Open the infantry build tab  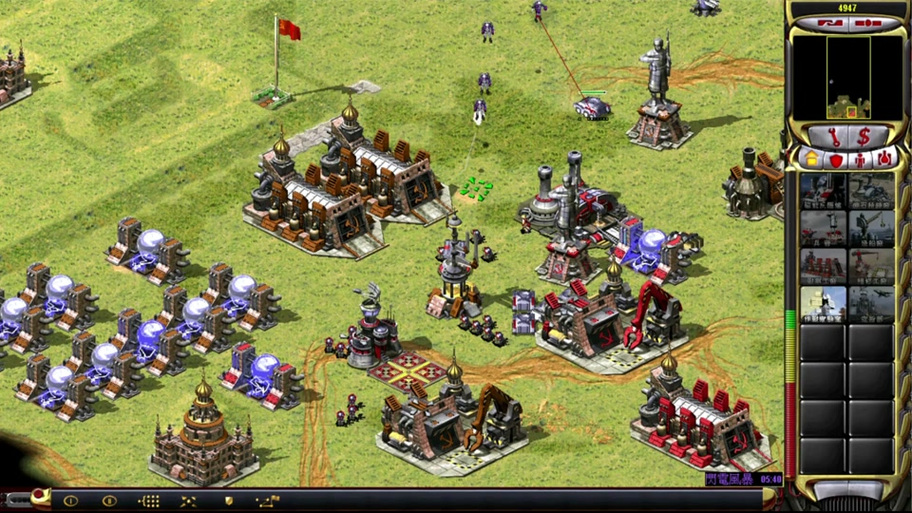point(860,158)
